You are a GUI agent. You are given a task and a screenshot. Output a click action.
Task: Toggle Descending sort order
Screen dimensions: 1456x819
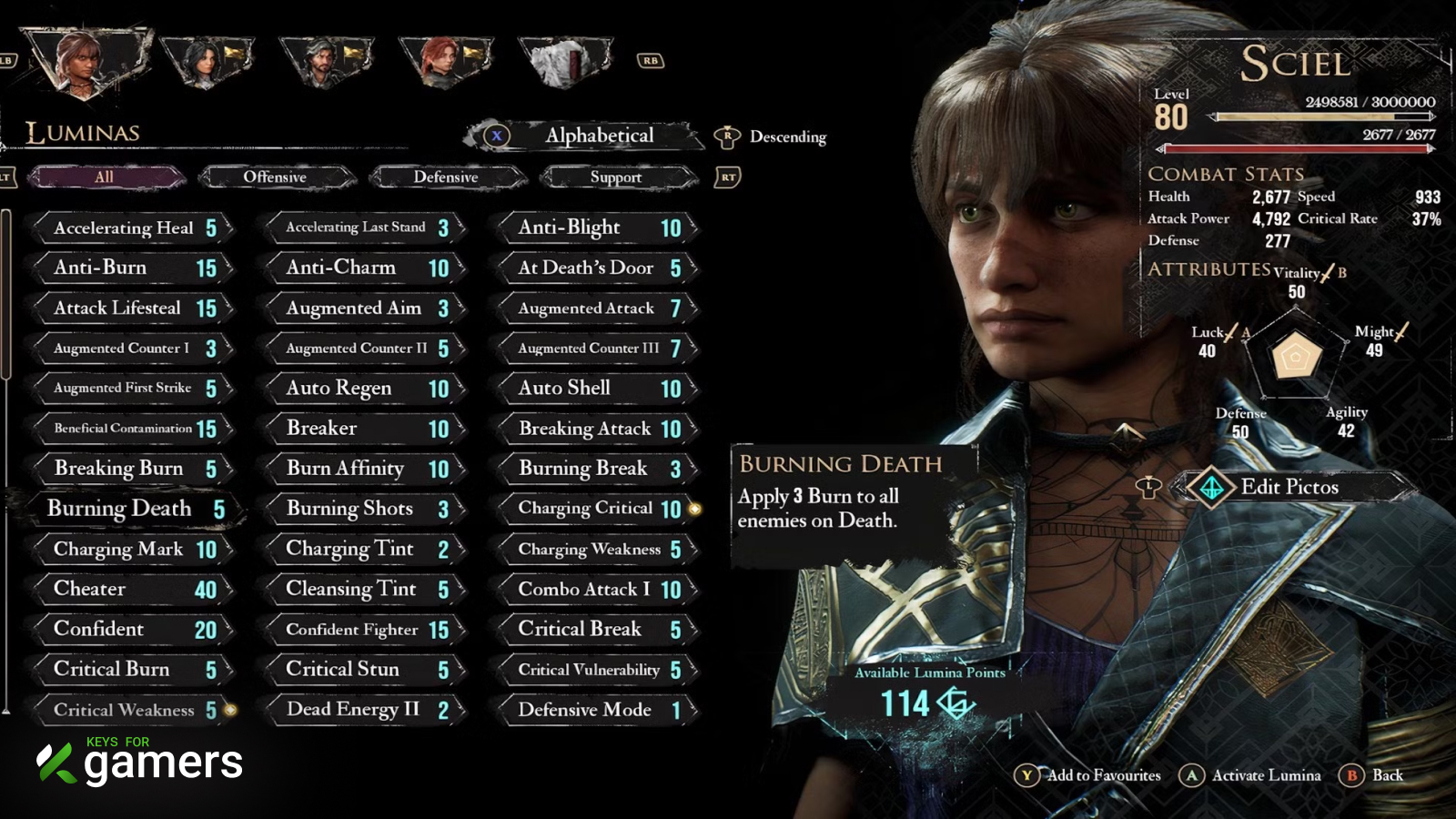(x=786, y=136)
